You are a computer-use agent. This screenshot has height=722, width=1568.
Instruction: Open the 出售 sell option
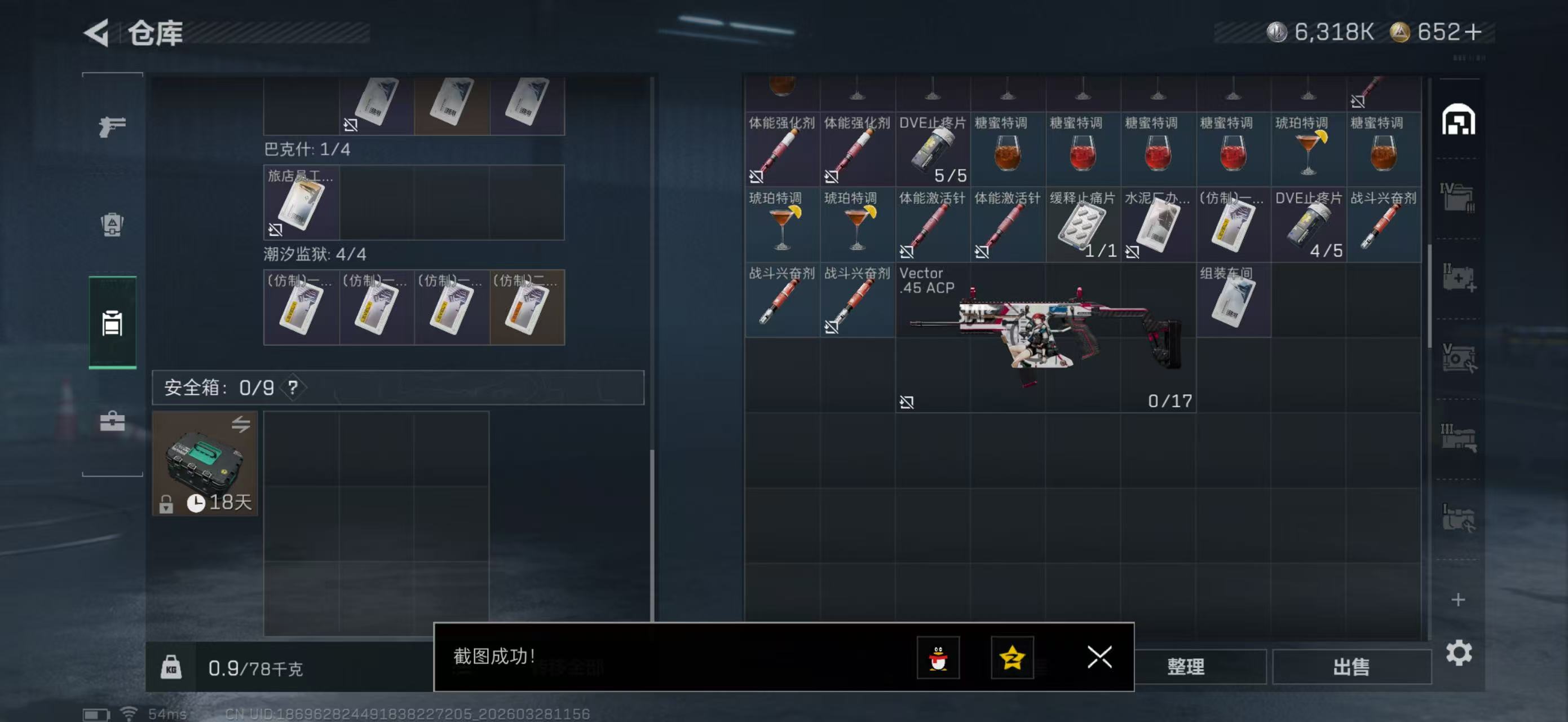coord(1351,667)
